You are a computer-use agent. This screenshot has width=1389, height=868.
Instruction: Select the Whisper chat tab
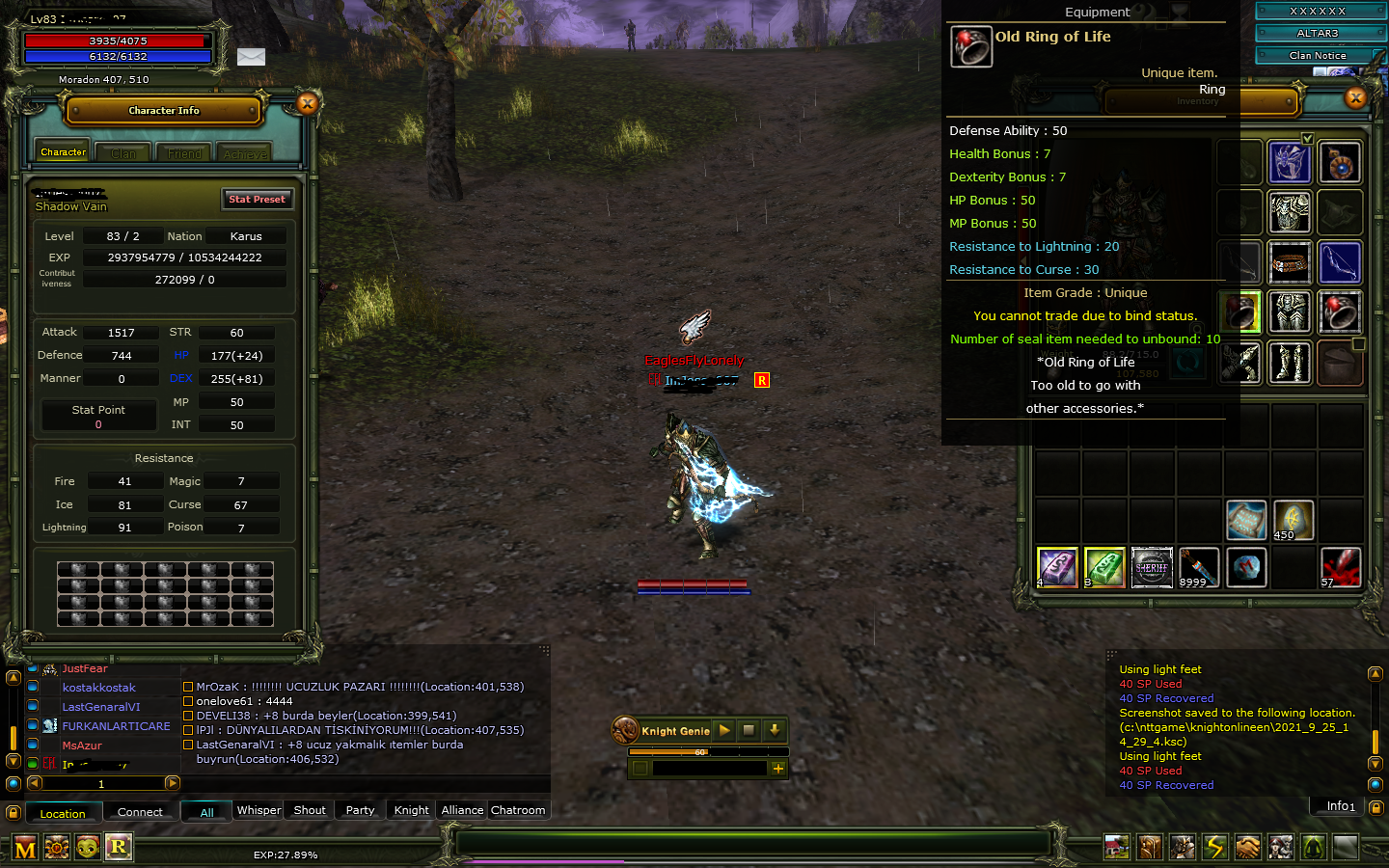pos(258,810)
